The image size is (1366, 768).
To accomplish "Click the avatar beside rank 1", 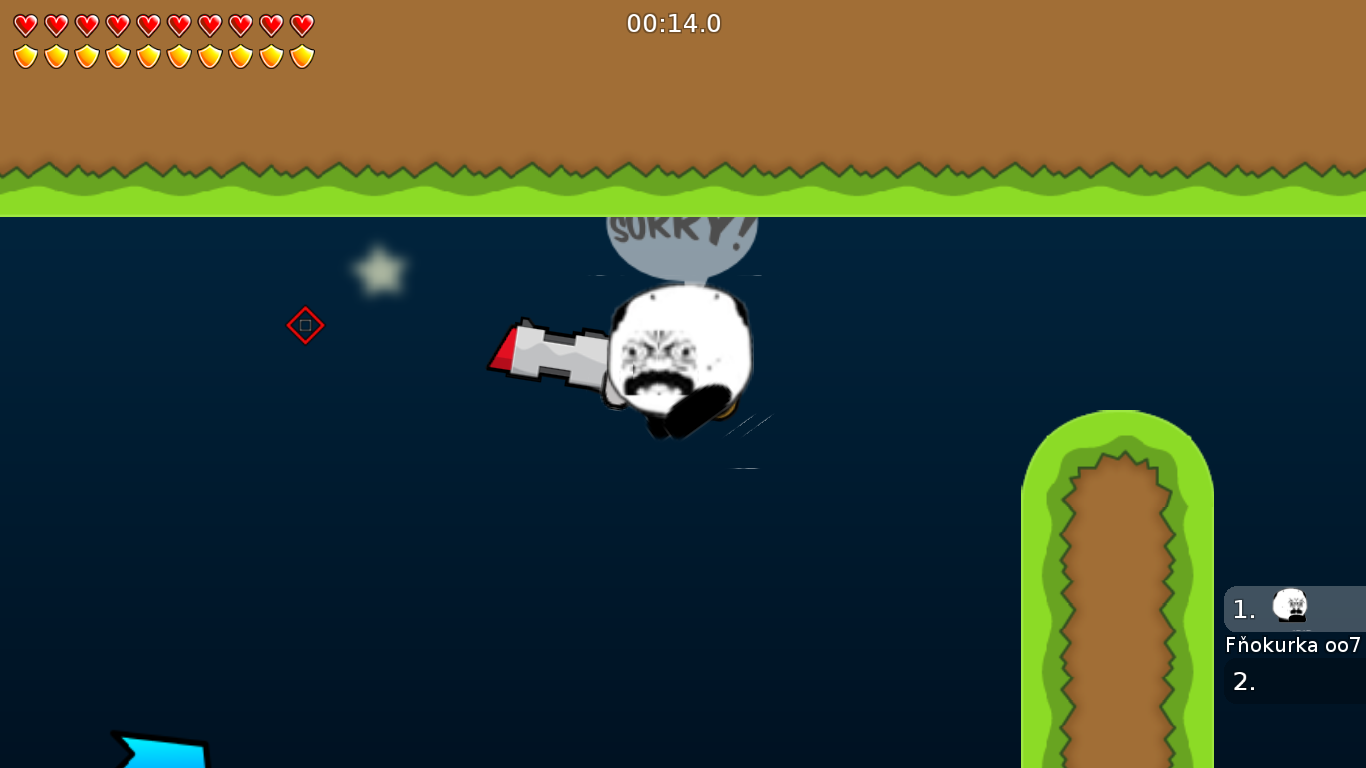I will (1290, 606).
